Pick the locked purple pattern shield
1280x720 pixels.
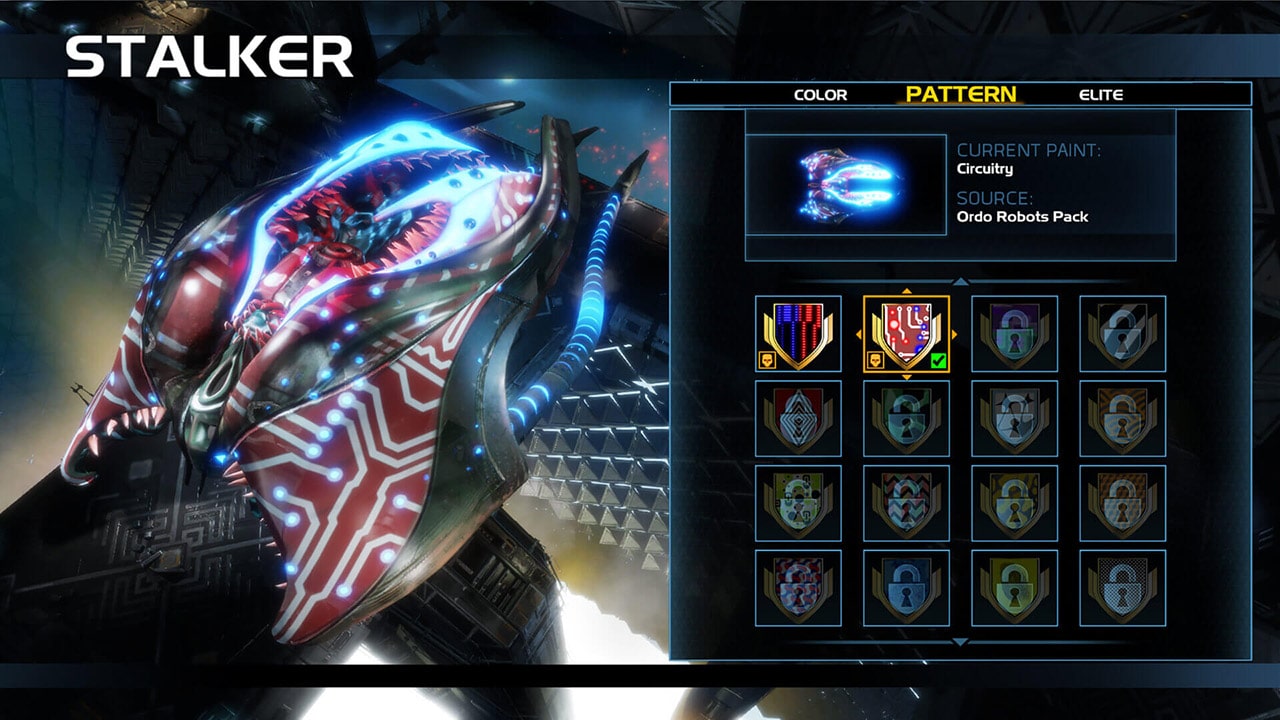tap(1014, 334)
